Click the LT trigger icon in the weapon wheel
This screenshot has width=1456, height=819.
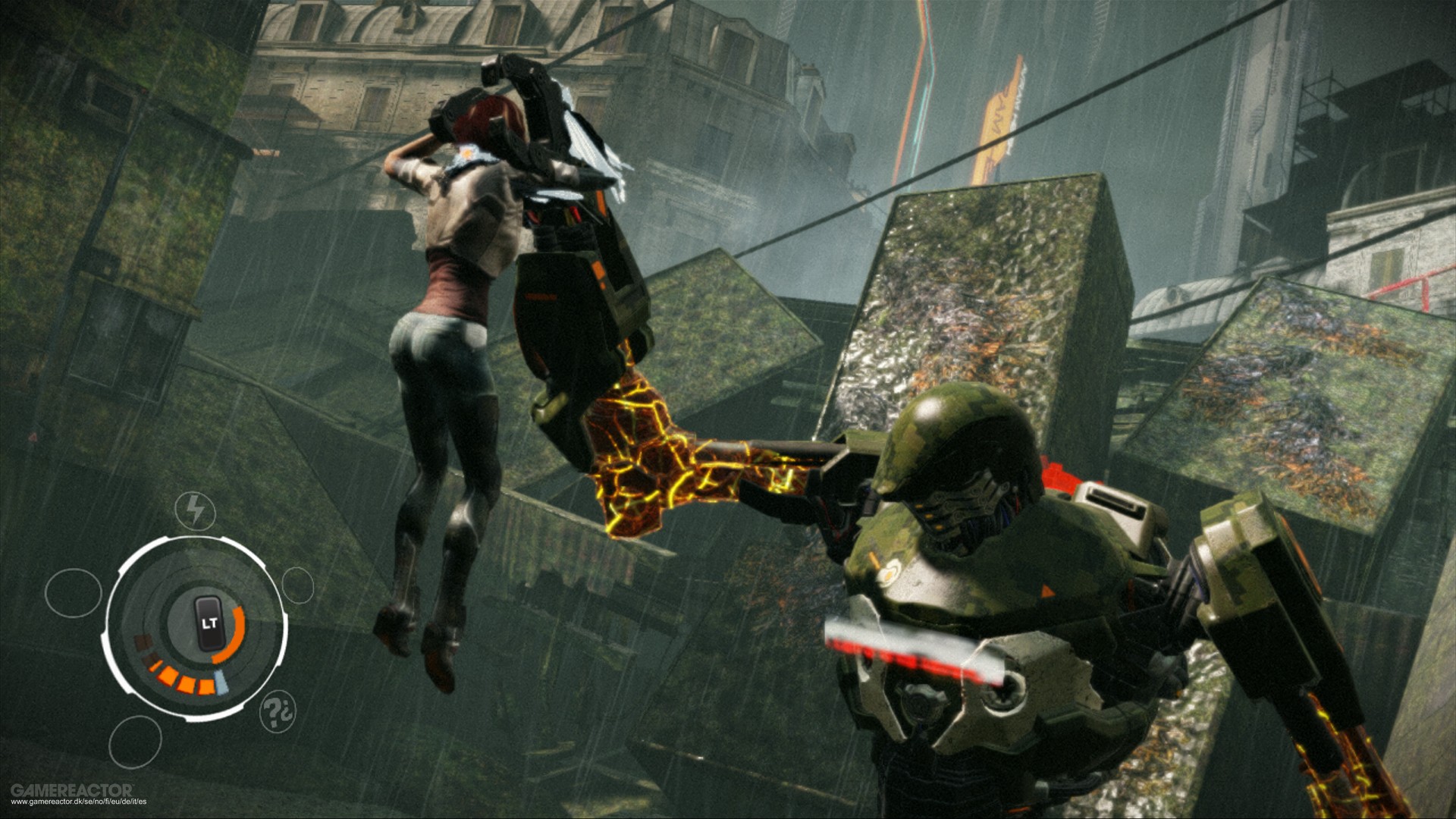pyautogui.click(x=210, y=622)
